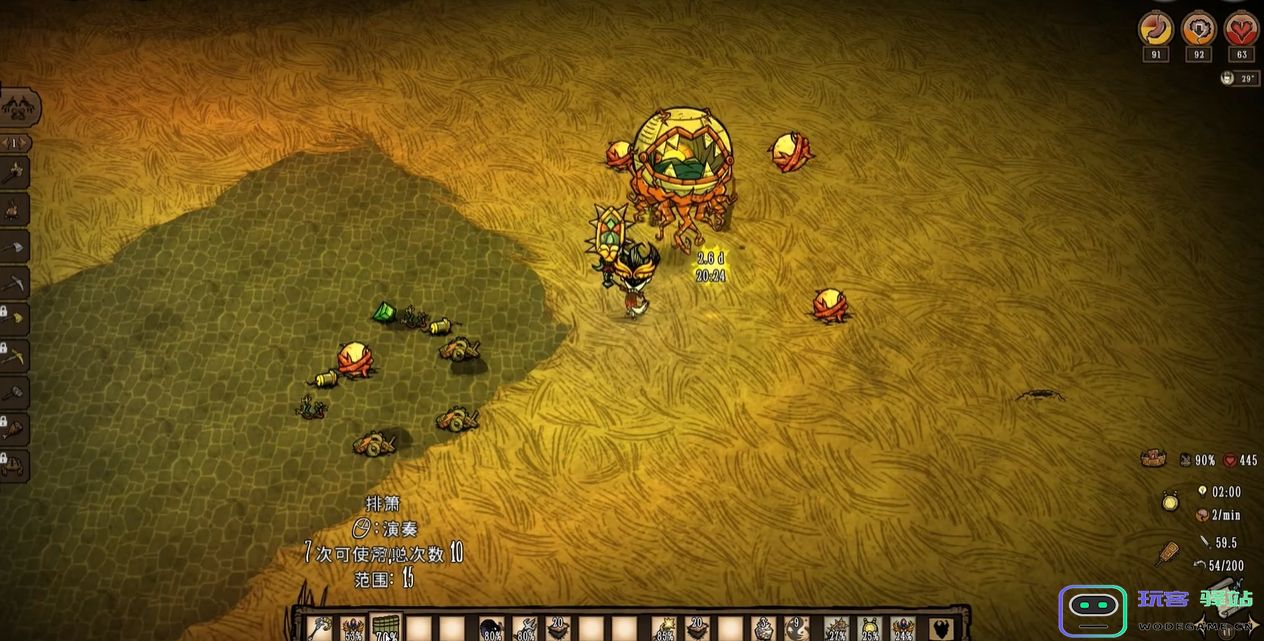Screen dimensions: 1264x641
Task: Select the feathered headdress at 53%
Action: click(x=353, y=627)
